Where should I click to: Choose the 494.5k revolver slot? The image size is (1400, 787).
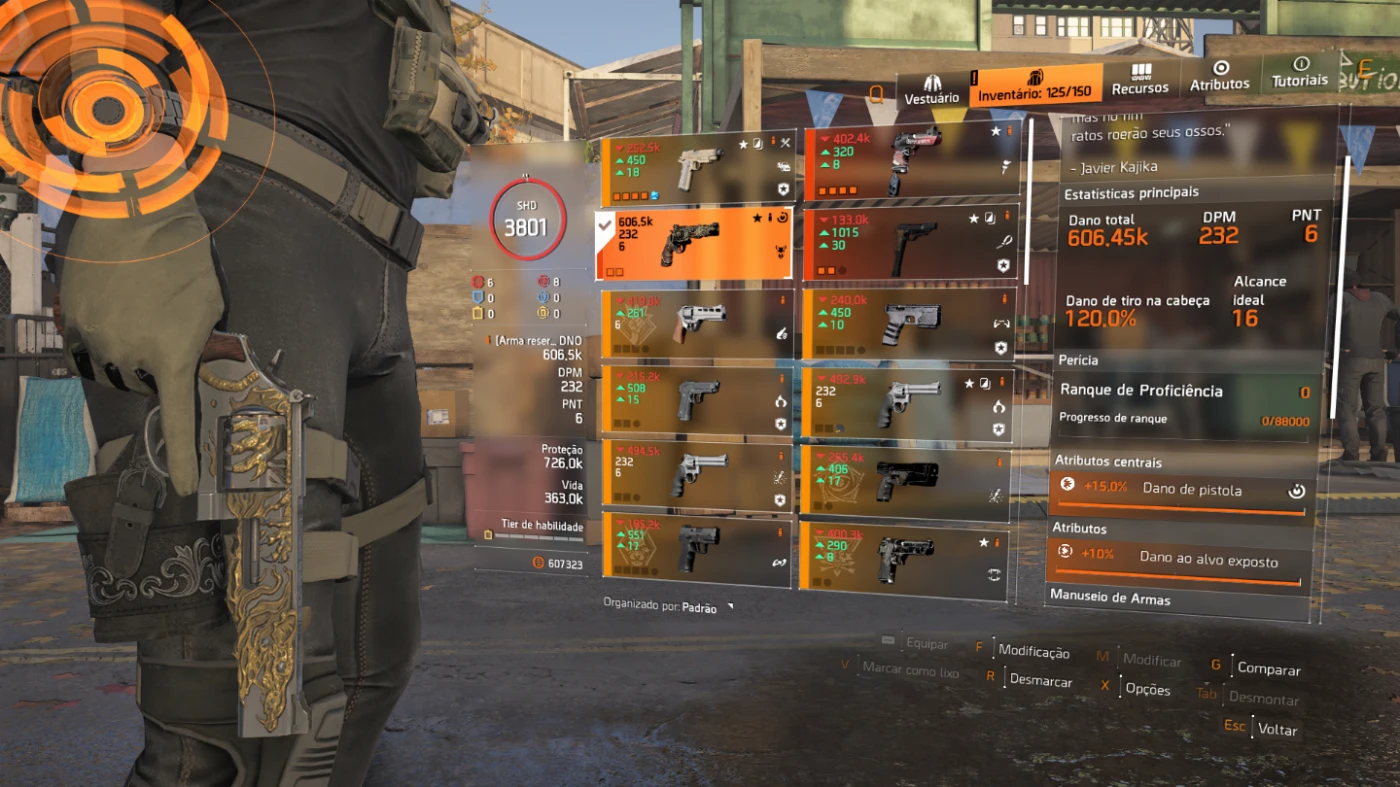tap(698, 476)
